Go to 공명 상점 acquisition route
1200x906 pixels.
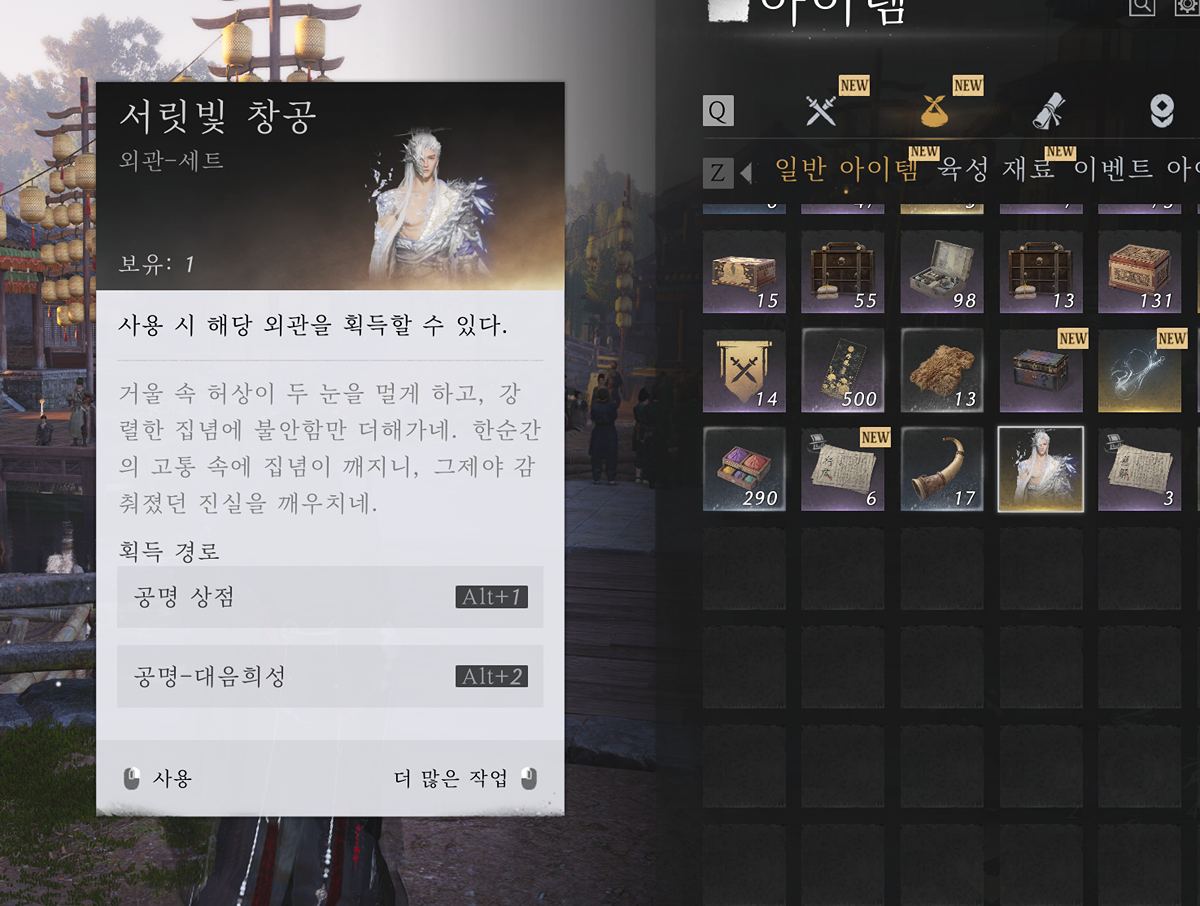(x=330, y=597)
